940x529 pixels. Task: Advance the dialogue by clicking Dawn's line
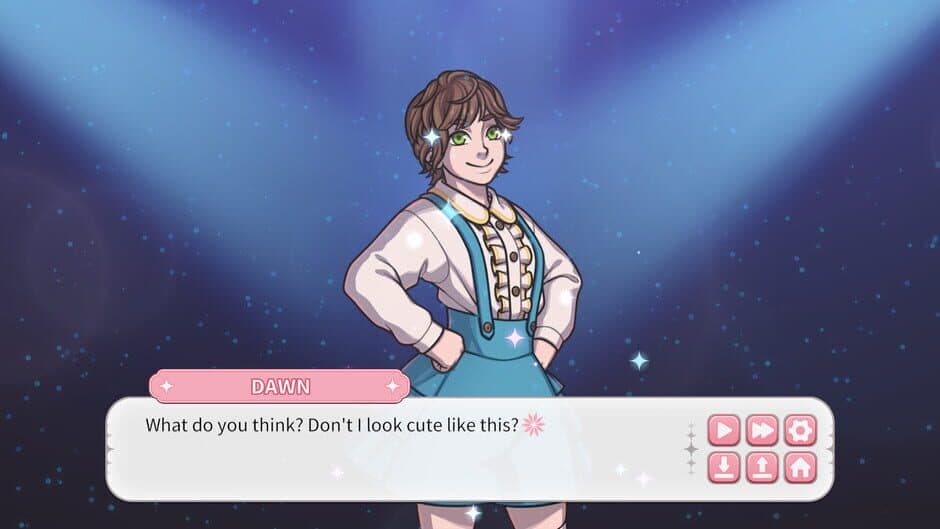pos(332,425)
